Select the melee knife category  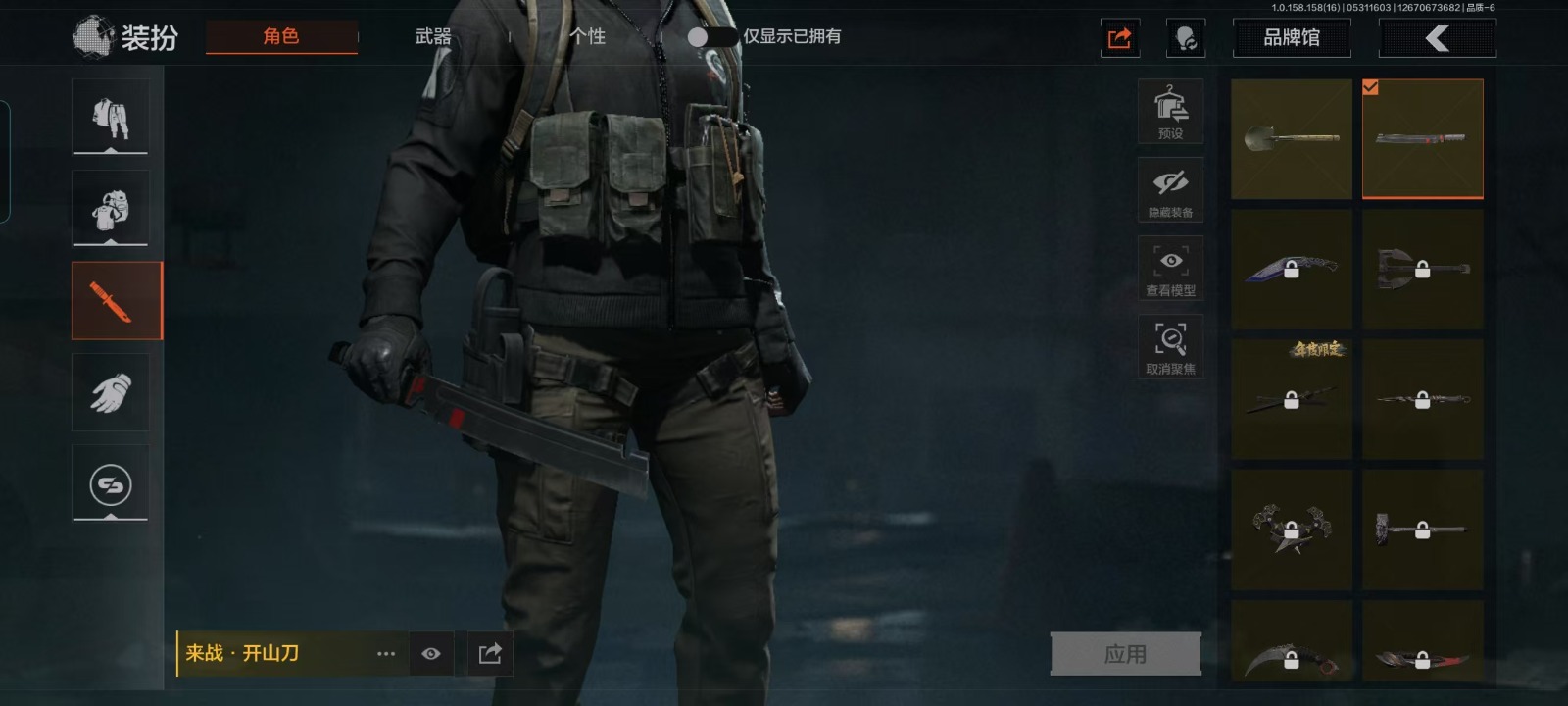[116, 301]
